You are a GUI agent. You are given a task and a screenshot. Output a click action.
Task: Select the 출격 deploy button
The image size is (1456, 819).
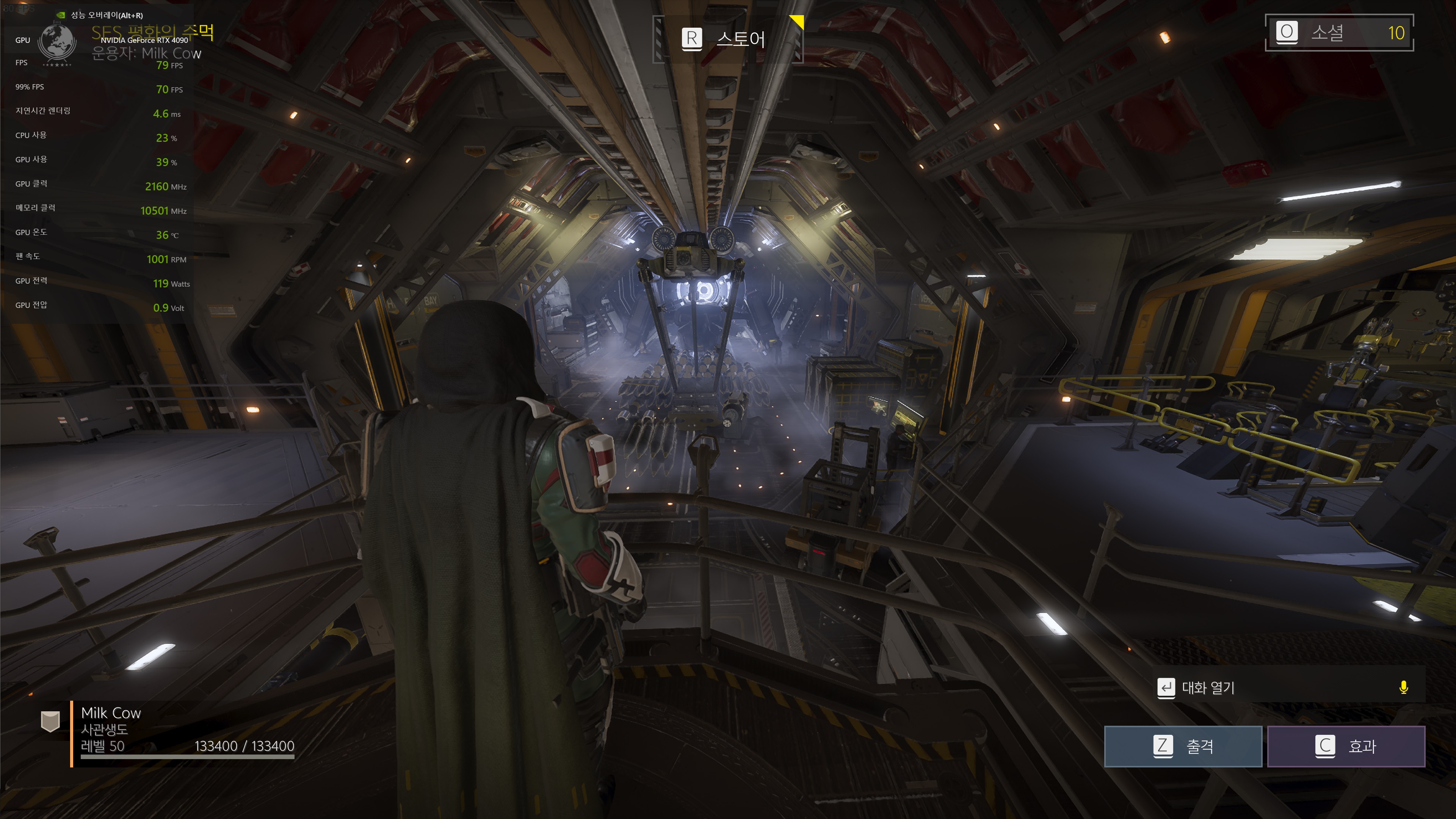point(1183,746)
